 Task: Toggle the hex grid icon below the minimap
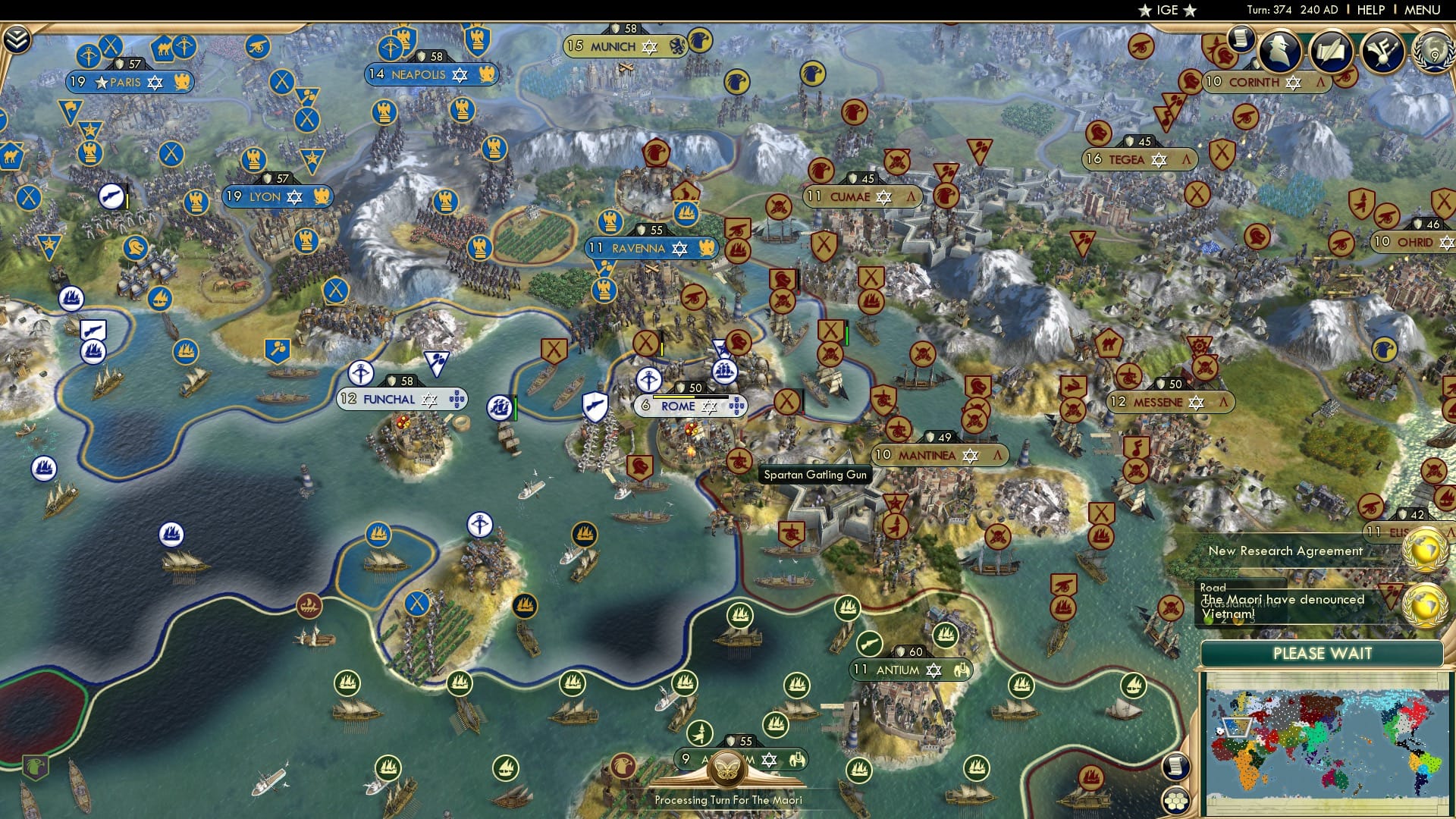tap(1175, 801)
